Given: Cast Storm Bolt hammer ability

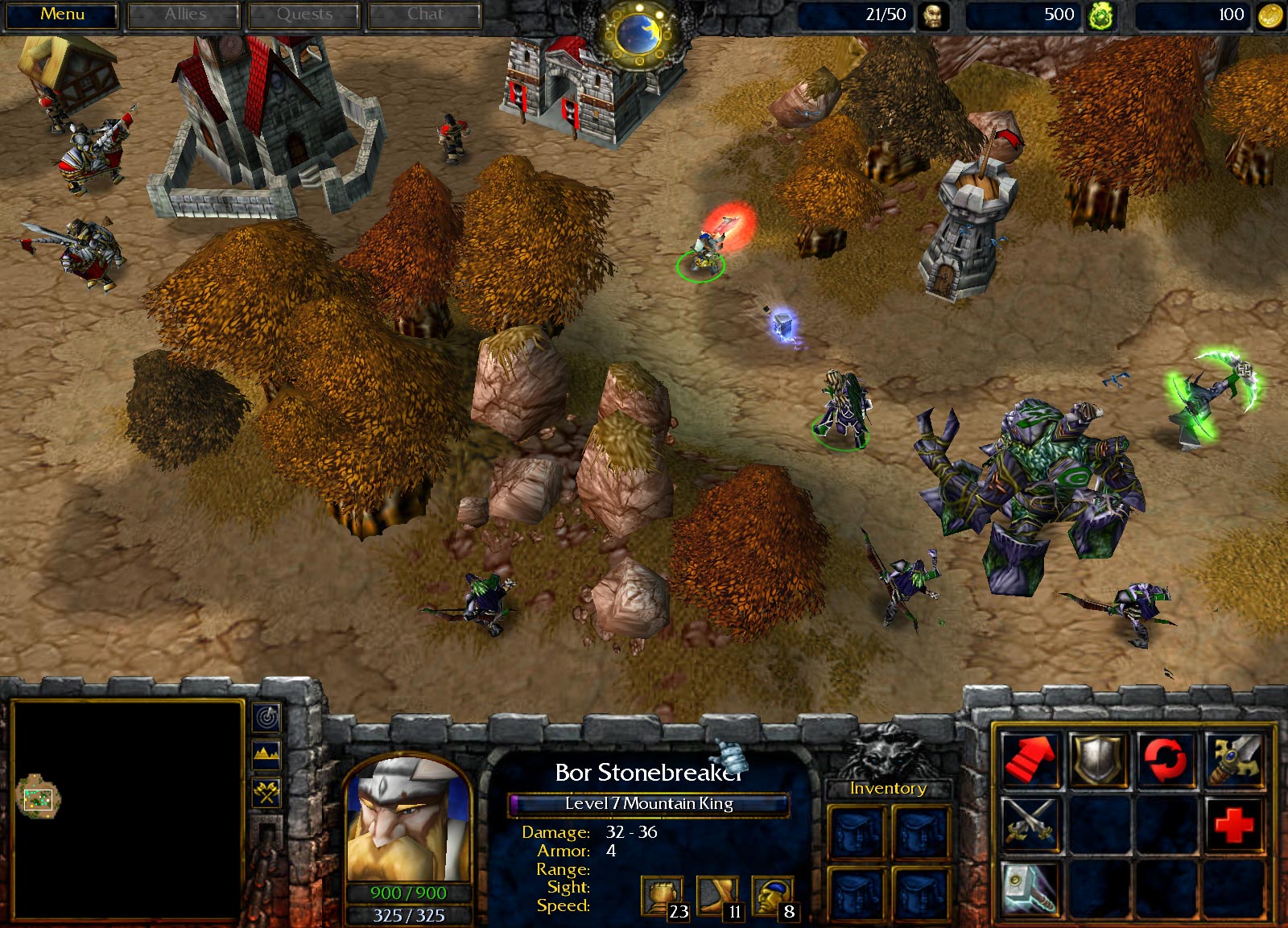Looking at the screenshot, I should pos(1029,888).
